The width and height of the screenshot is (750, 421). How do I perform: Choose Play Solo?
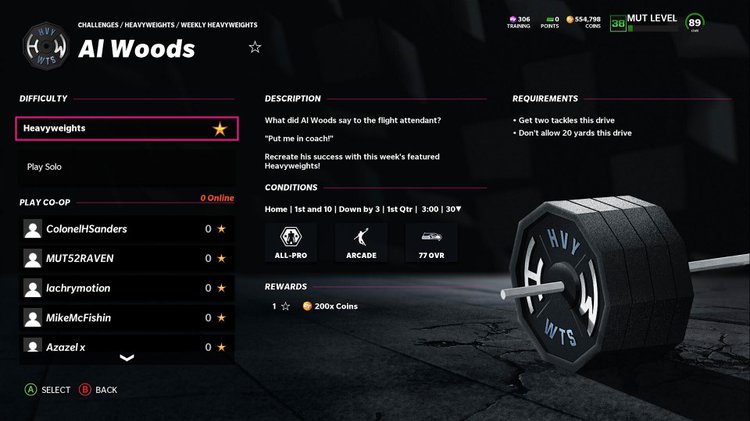coord(127,167)
